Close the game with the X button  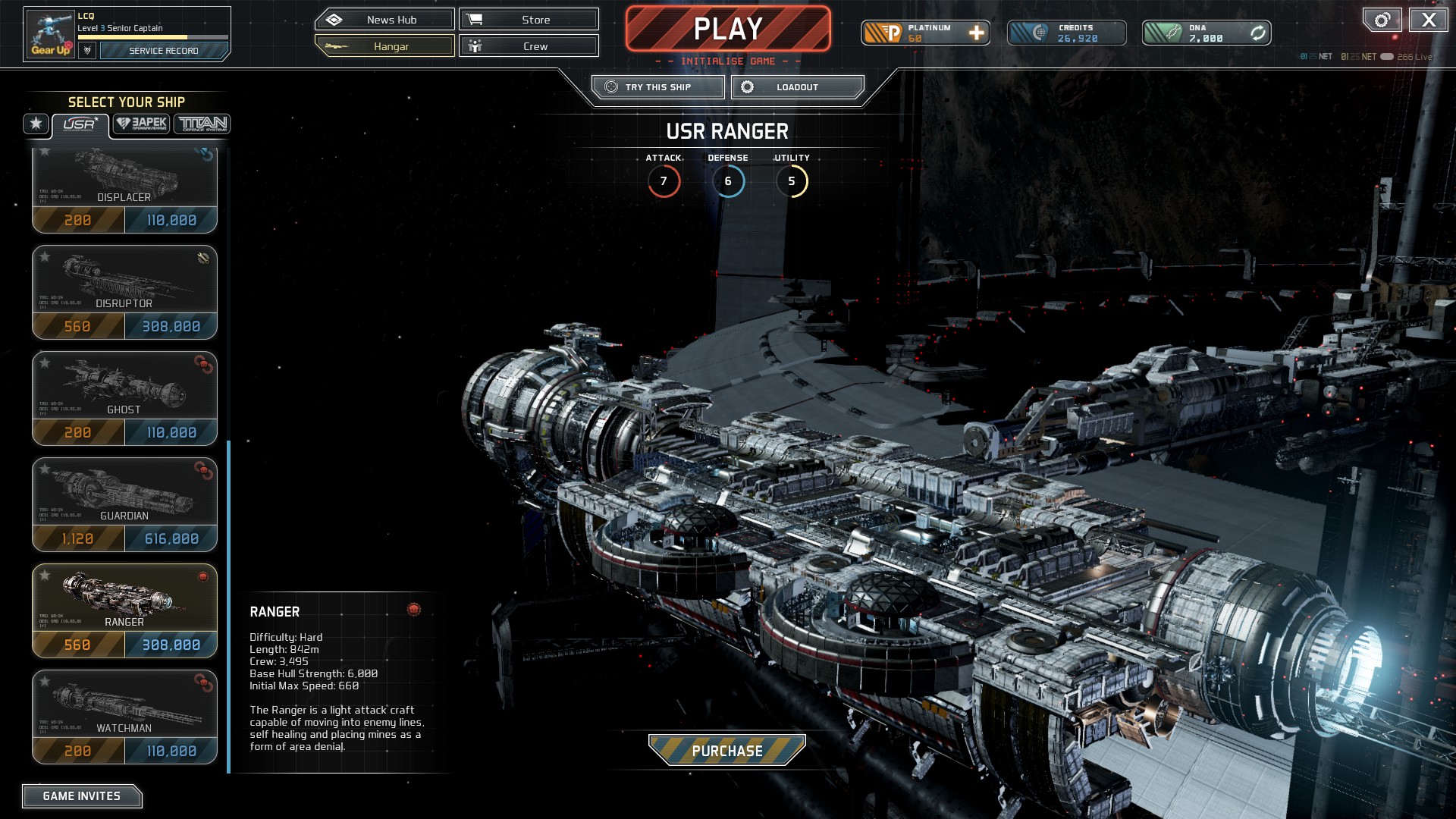[1428, 20]
